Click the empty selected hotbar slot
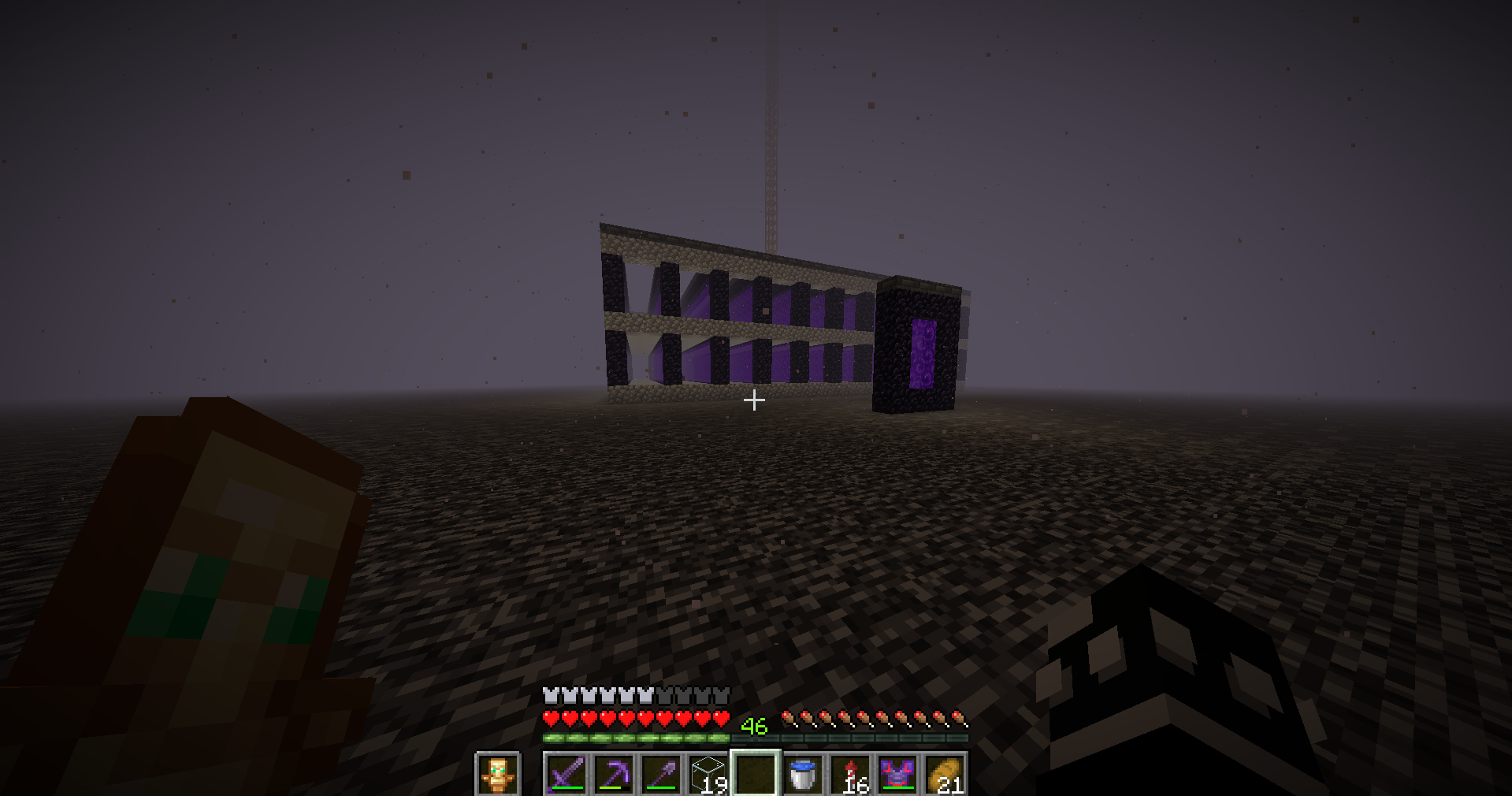The width and height of the screenshot is (1512, 796). pyautogui.click(x=755, y=776)
